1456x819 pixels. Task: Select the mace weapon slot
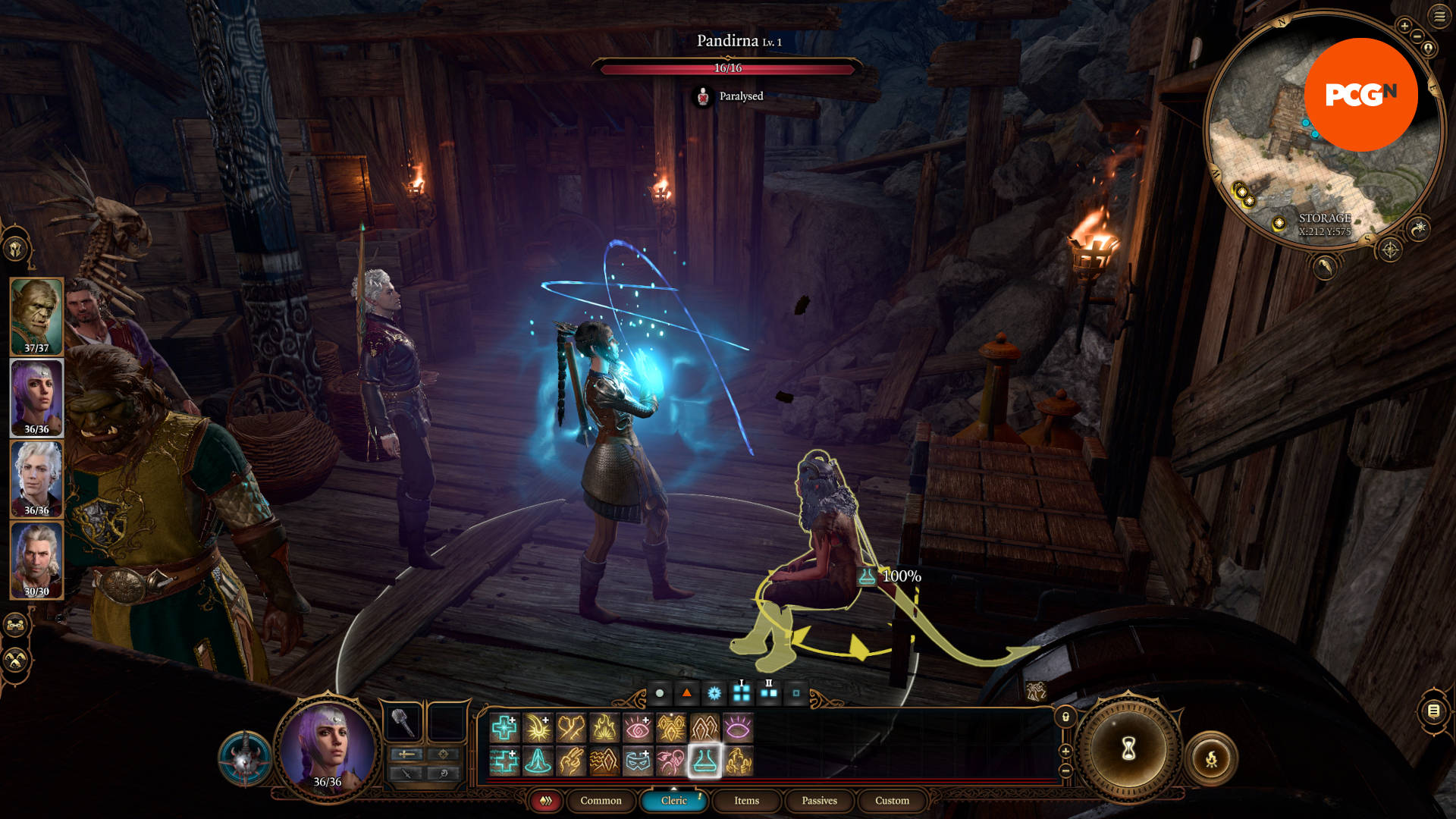[403, 722]
